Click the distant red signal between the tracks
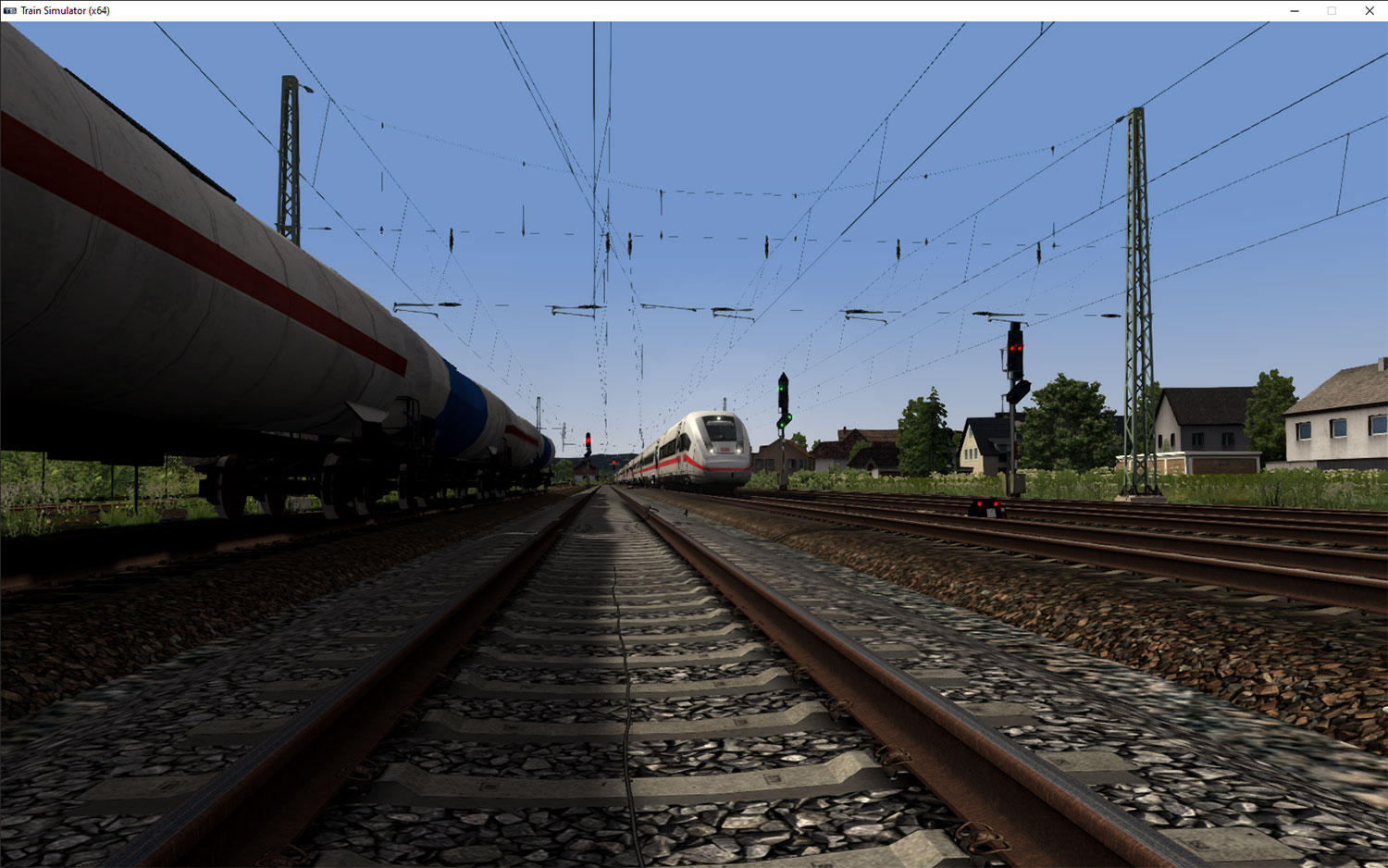The image size is (1388, 868). click(613, 463)
